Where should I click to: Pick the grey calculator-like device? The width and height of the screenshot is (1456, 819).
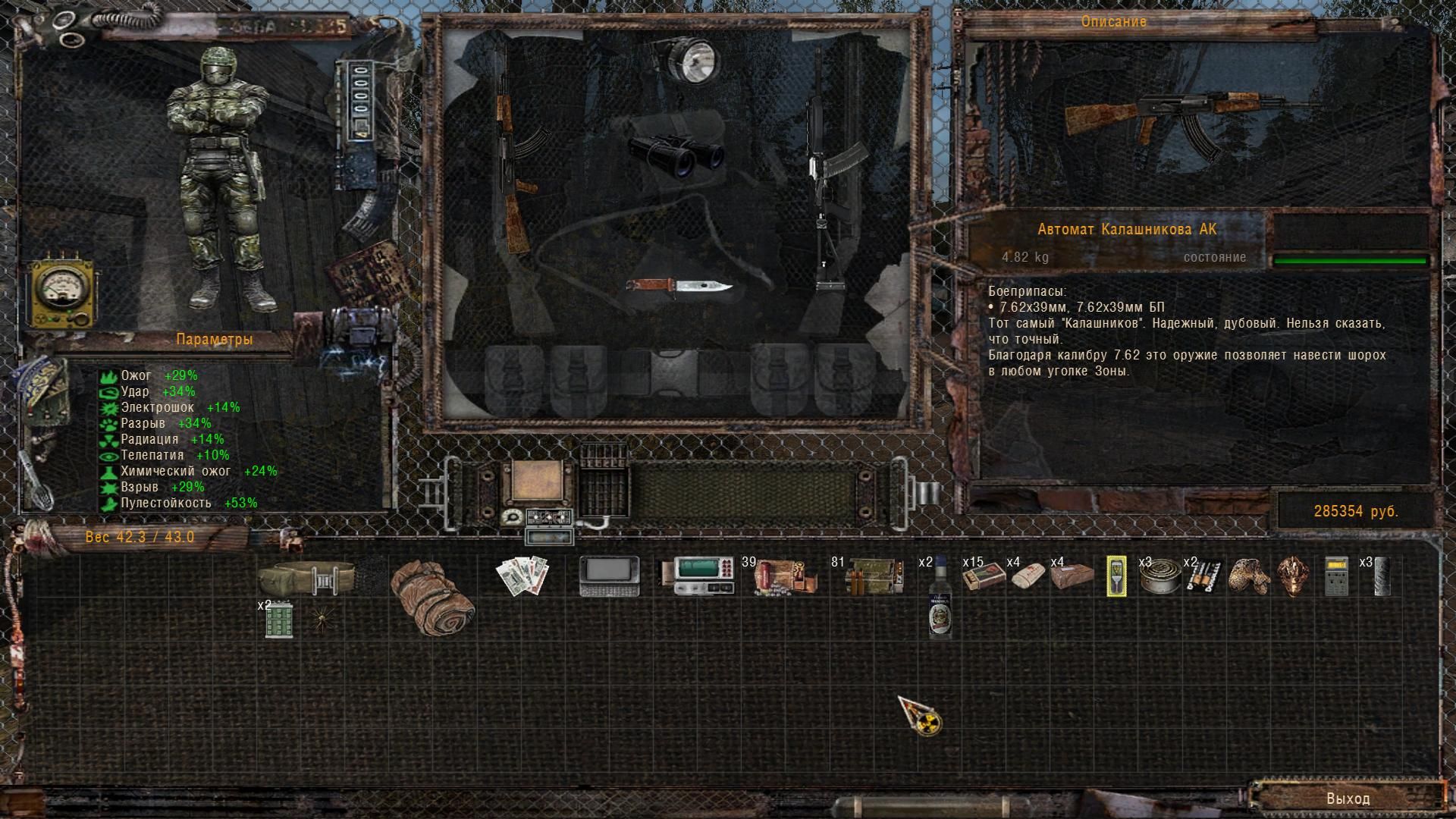click(x=1335, y=576)
